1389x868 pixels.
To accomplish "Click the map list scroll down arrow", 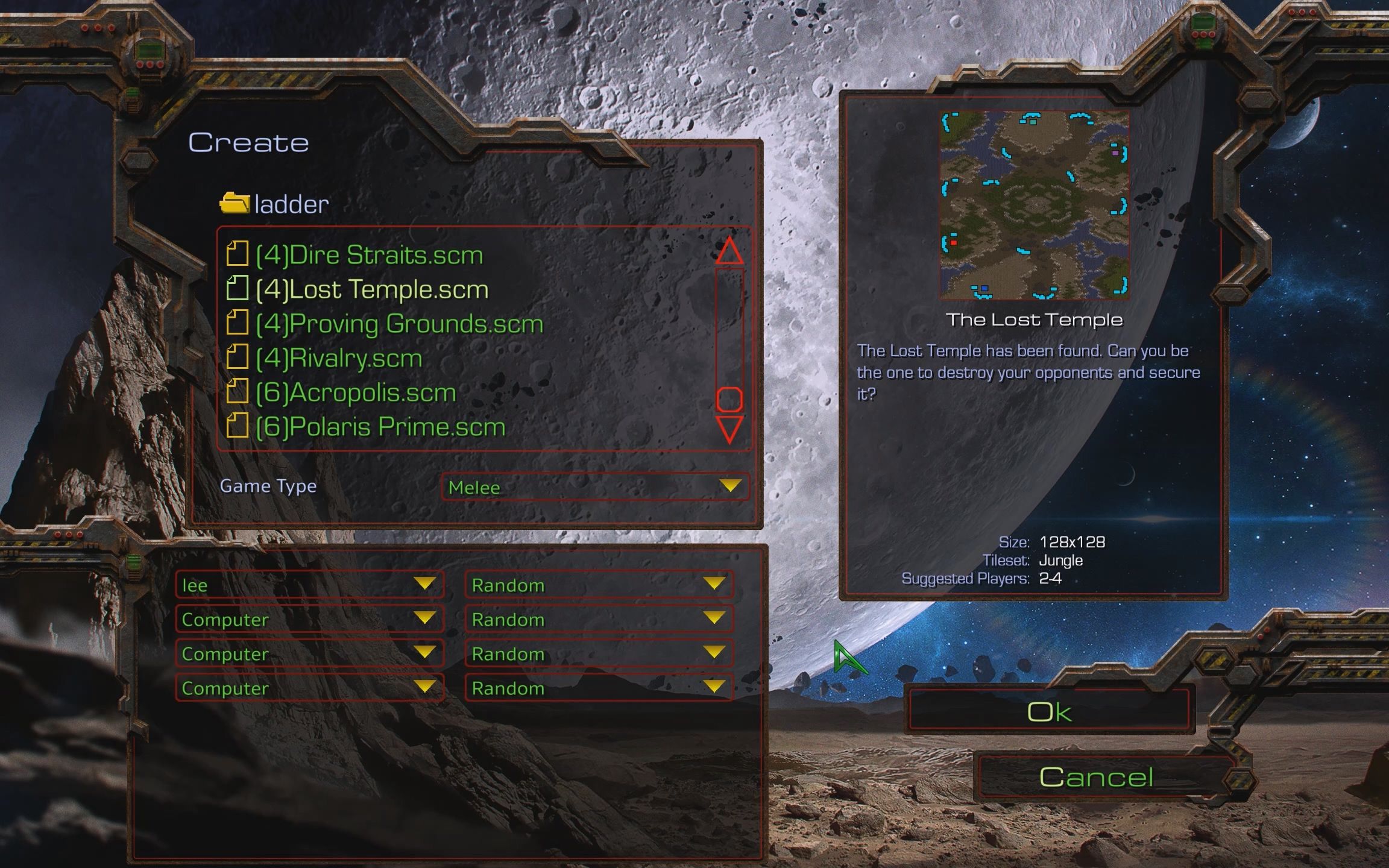I will (x=729, y=429).
